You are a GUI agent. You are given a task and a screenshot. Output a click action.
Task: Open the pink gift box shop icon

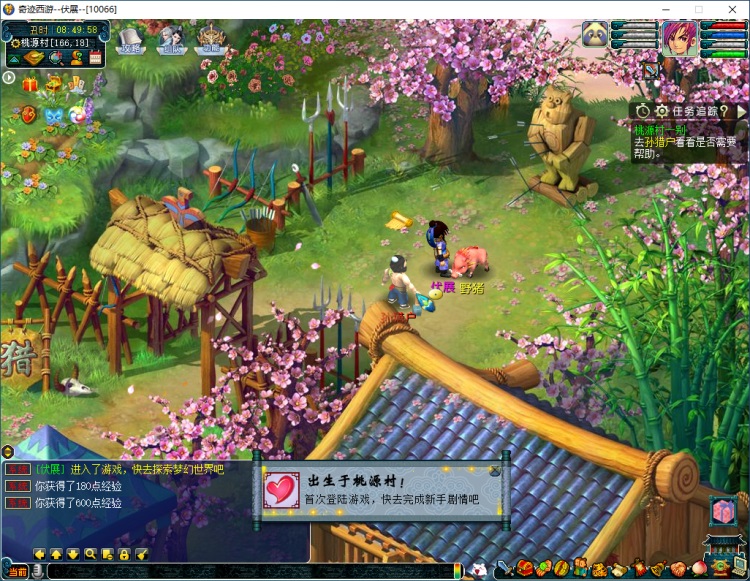[x=723, y=511]
